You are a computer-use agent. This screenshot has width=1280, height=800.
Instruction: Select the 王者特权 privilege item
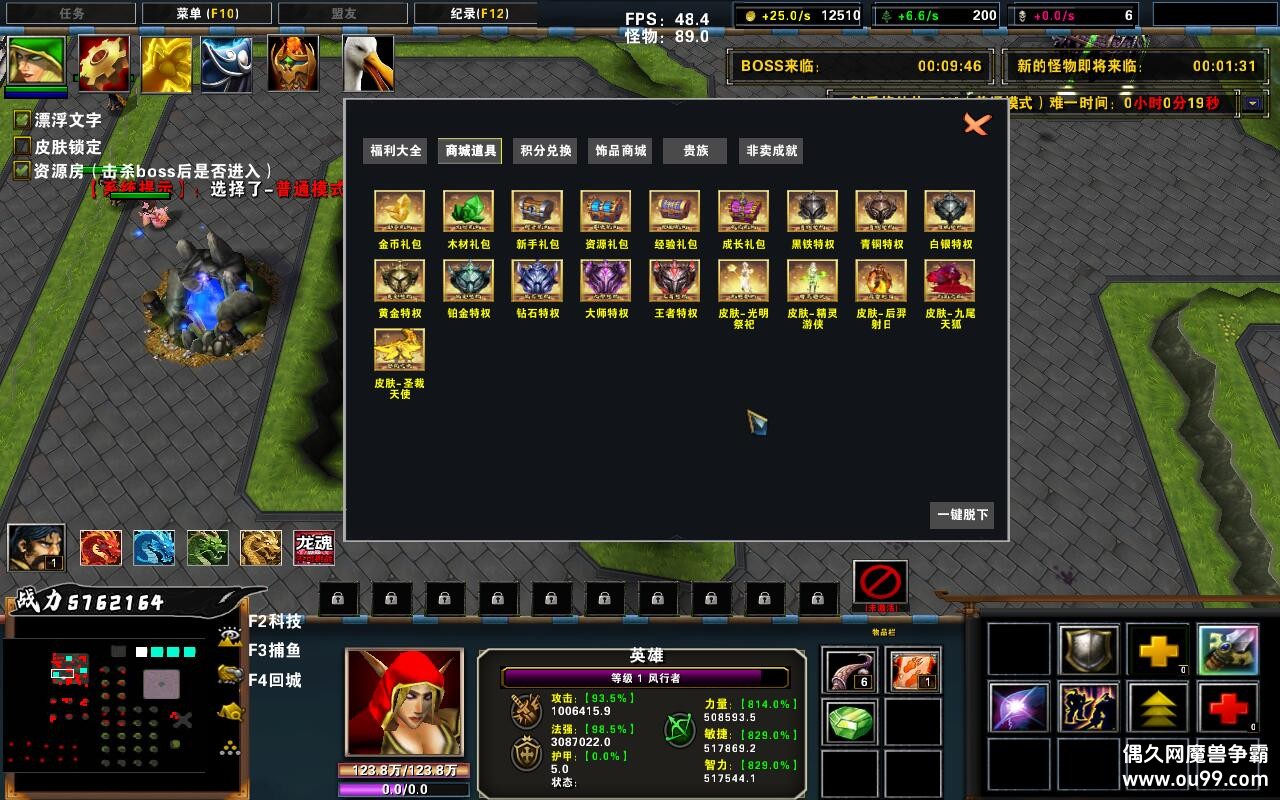(675, 281)
